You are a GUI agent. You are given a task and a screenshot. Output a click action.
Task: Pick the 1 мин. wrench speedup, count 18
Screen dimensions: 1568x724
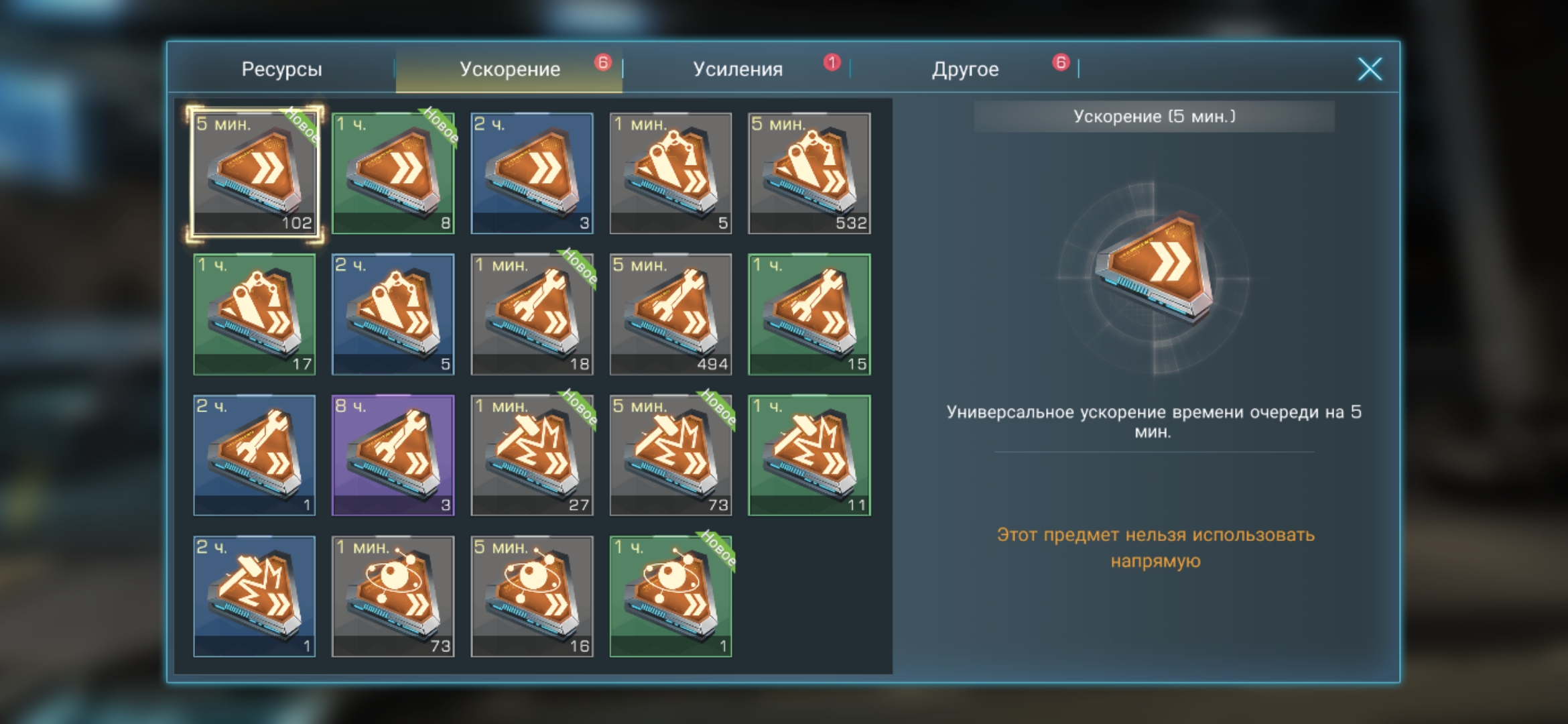[532, 314]
